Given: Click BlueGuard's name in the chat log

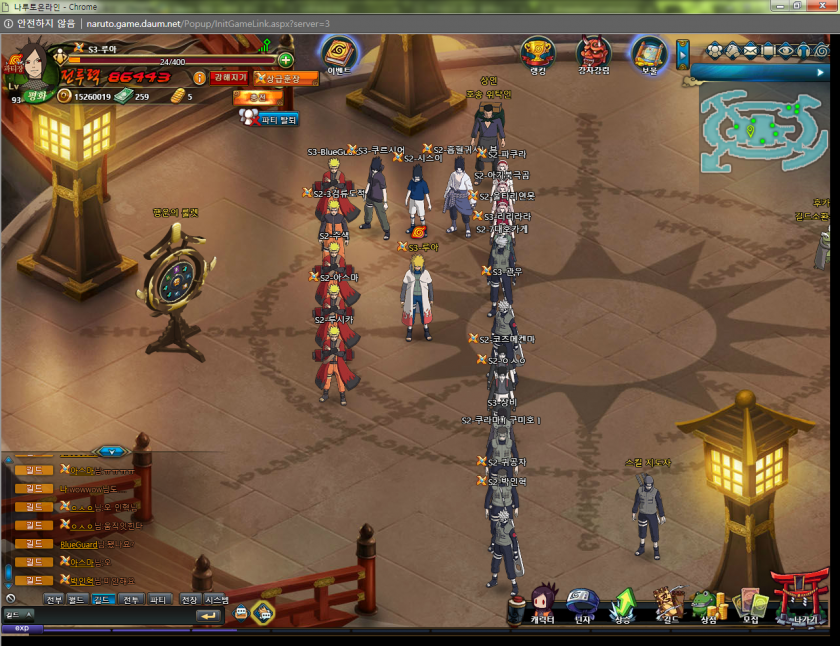Looking at the screenshot, I should [79, 544].
